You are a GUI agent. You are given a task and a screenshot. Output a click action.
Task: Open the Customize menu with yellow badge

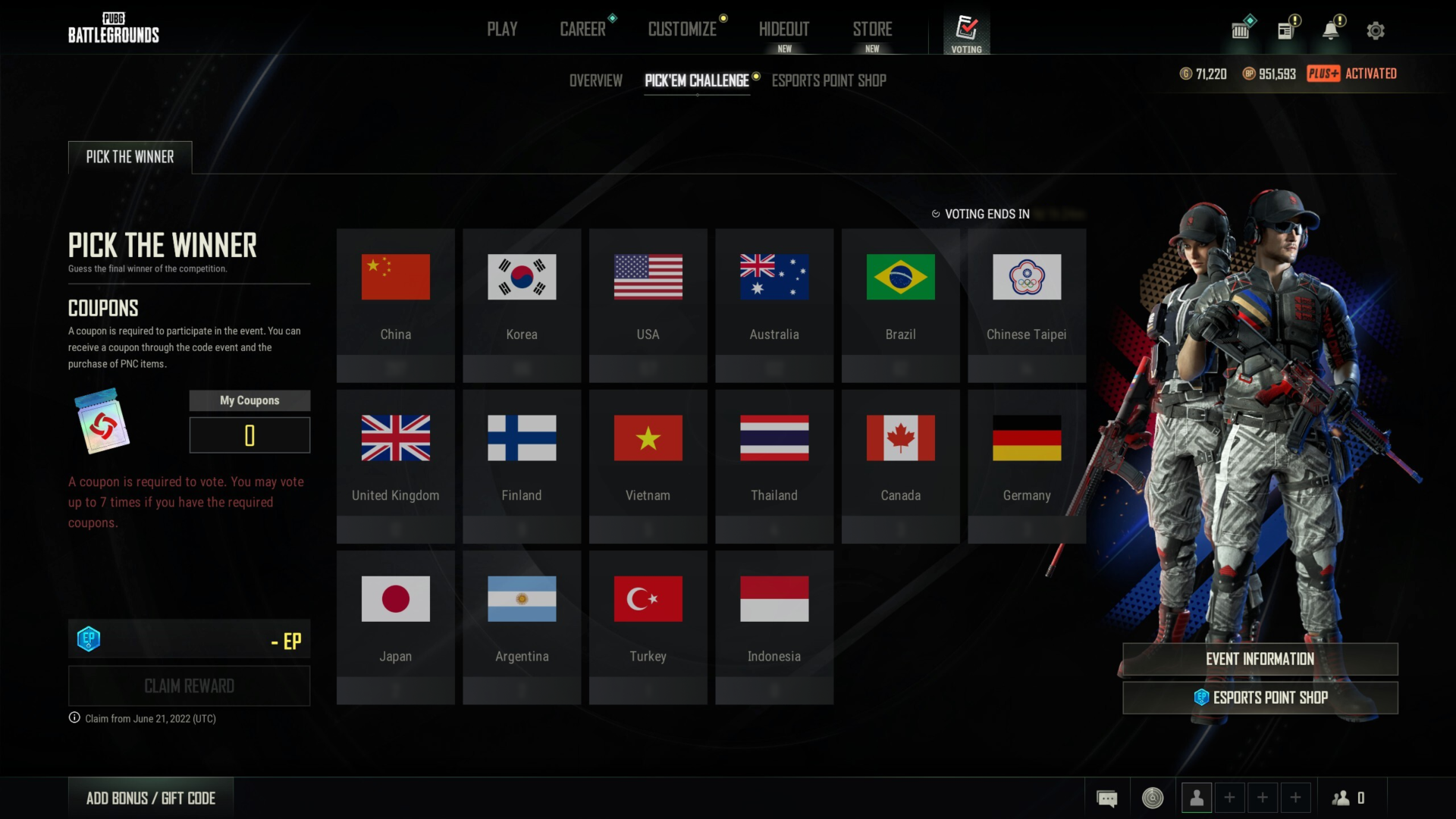pyautogui.click(x=682, y=28)
